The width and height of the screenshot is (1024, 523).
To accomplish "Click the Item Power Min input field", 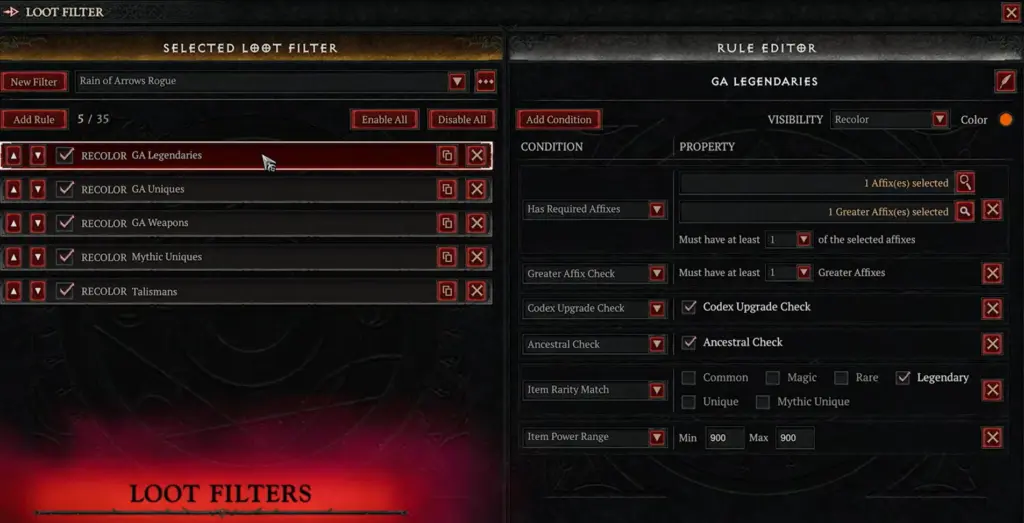I will (725, 438).
